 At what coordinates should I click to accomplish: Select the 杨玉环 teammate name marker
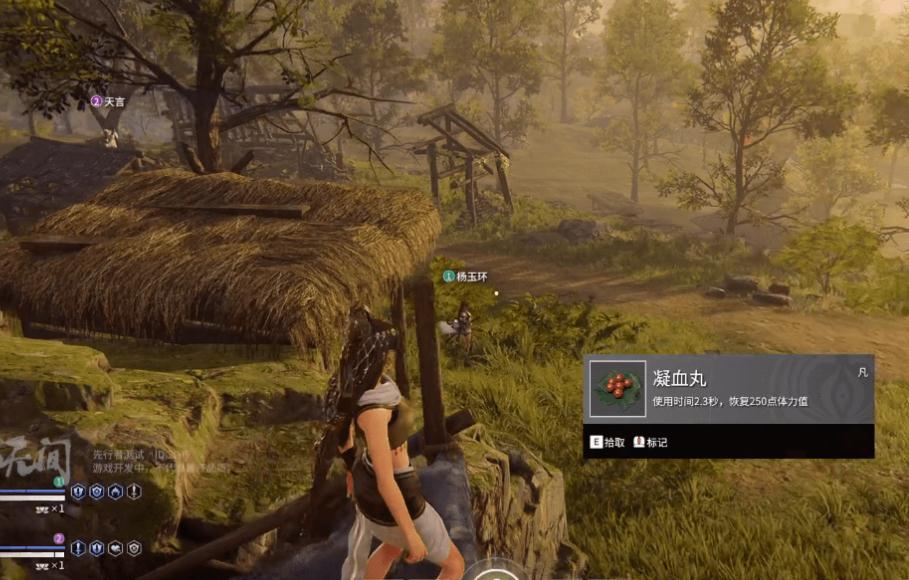[470, 275]
